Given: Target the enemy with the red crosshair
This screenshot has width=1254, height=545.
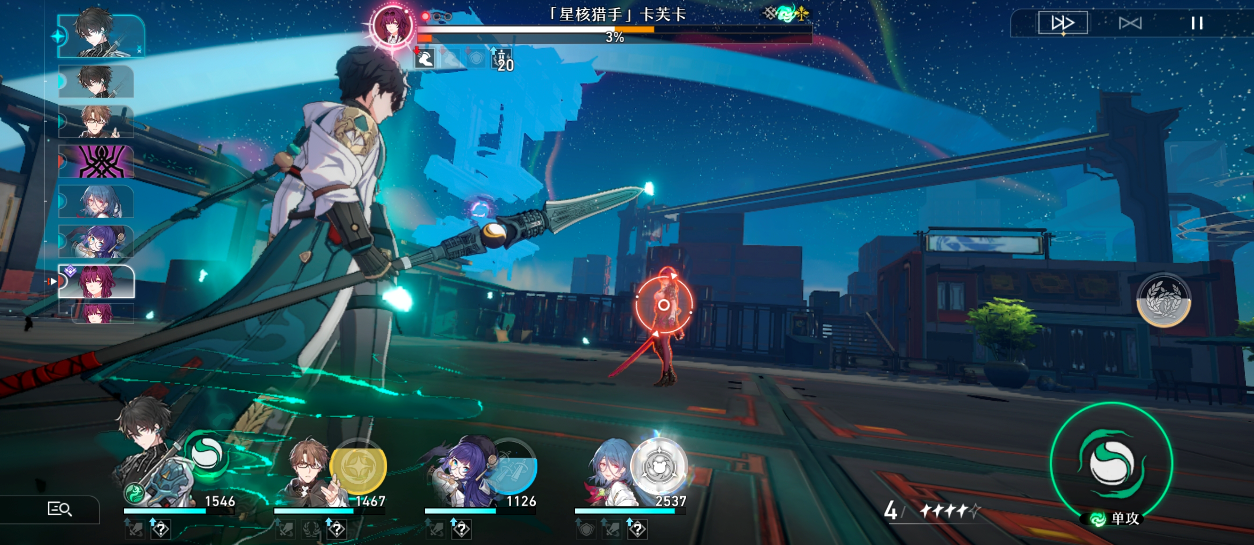Looking at the screenshot, I should click(662, 304).
